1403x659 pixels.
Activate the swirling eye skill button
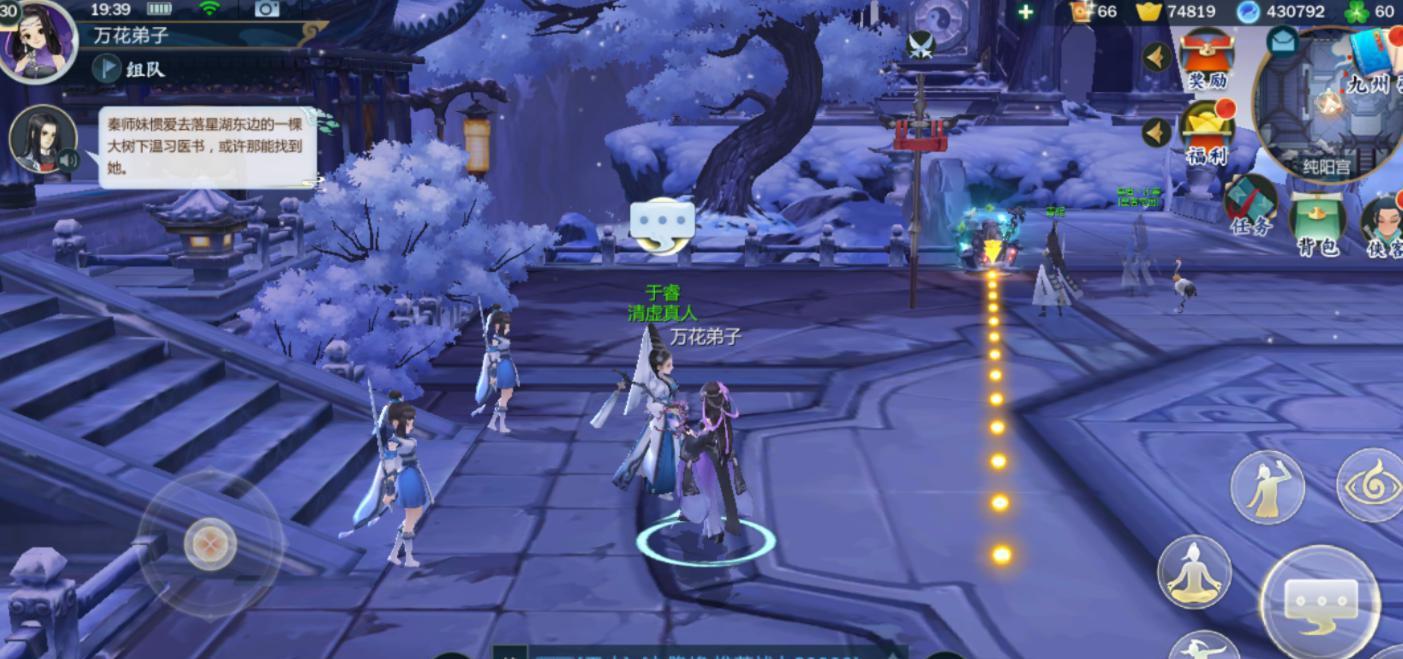(1372, 486)
